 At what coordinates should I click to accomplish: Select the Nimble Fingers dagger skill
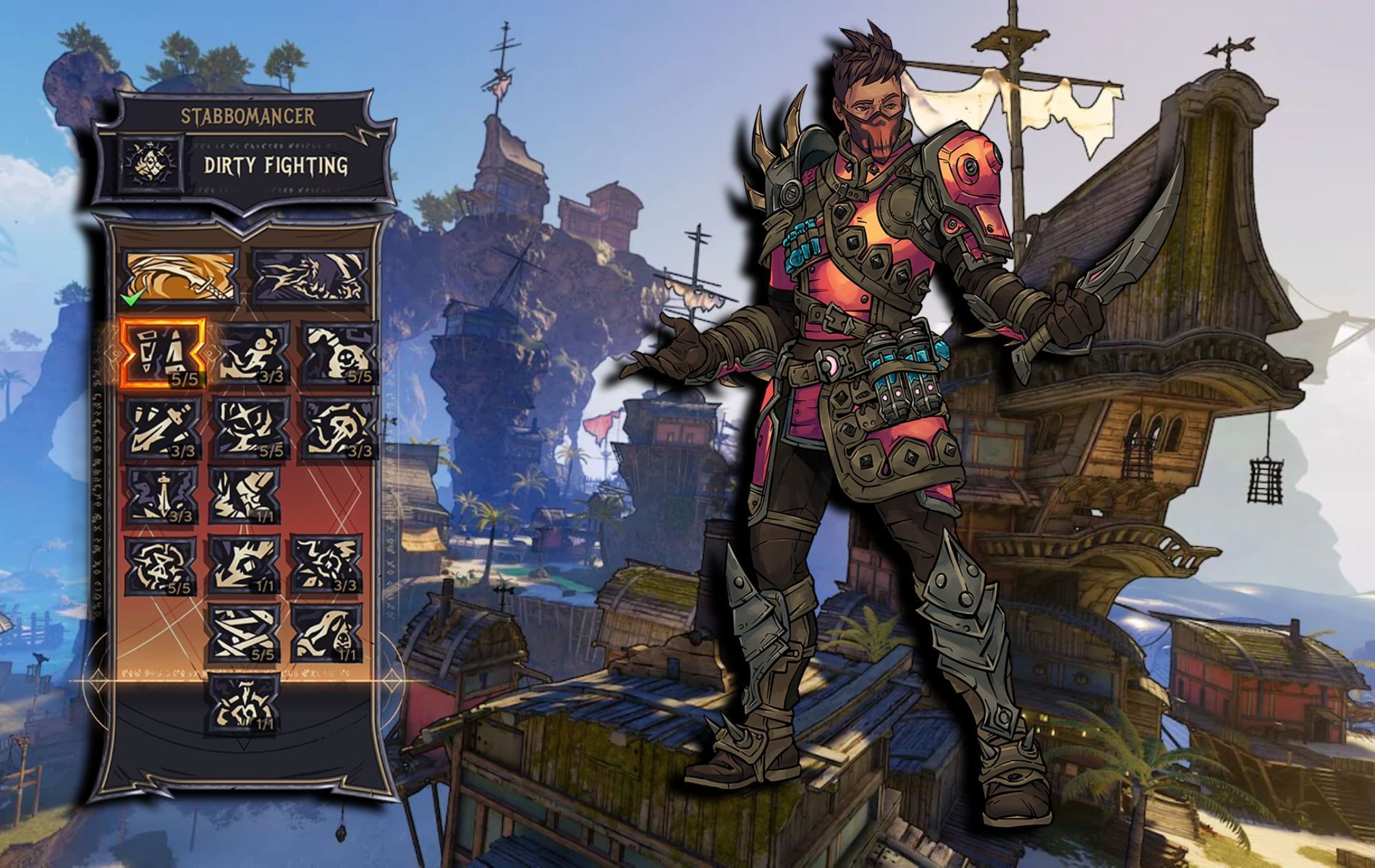[x=161, y=495]
